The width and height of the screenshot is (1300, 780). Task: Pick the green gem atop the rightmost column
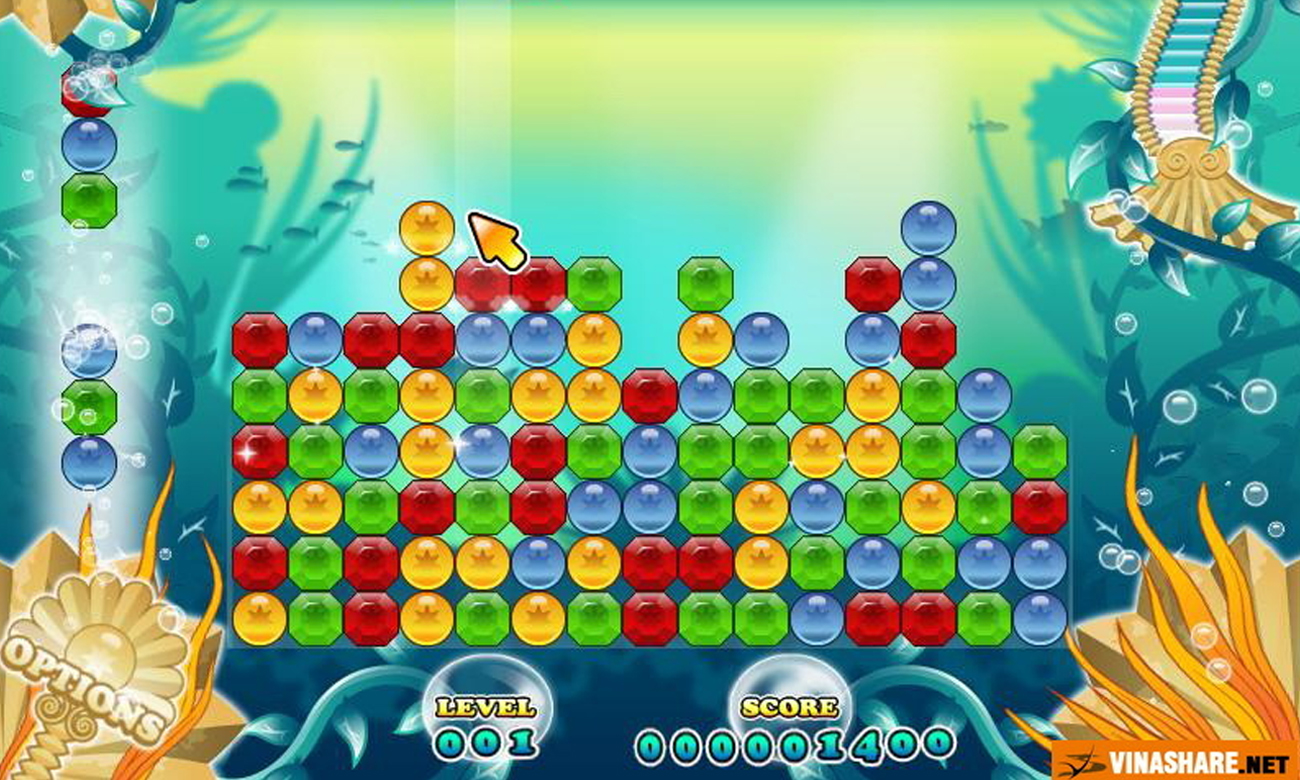click(1039, 451)
